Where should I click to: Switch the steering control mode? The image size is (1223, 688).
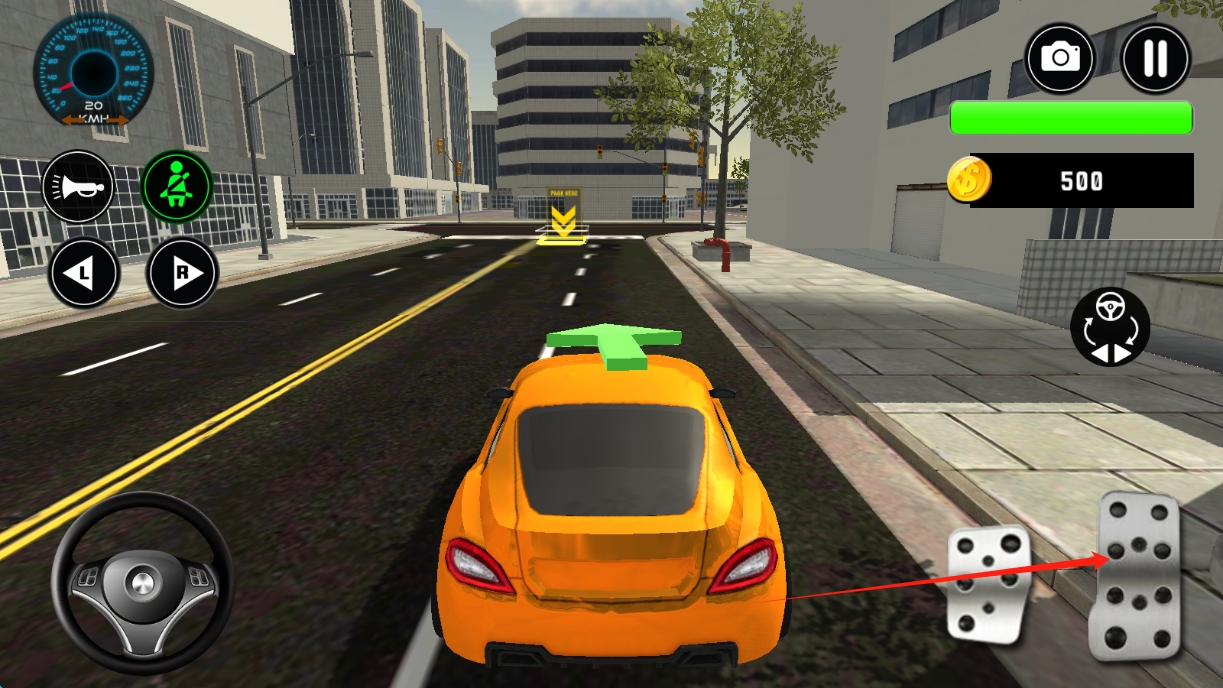[1110, 327]
